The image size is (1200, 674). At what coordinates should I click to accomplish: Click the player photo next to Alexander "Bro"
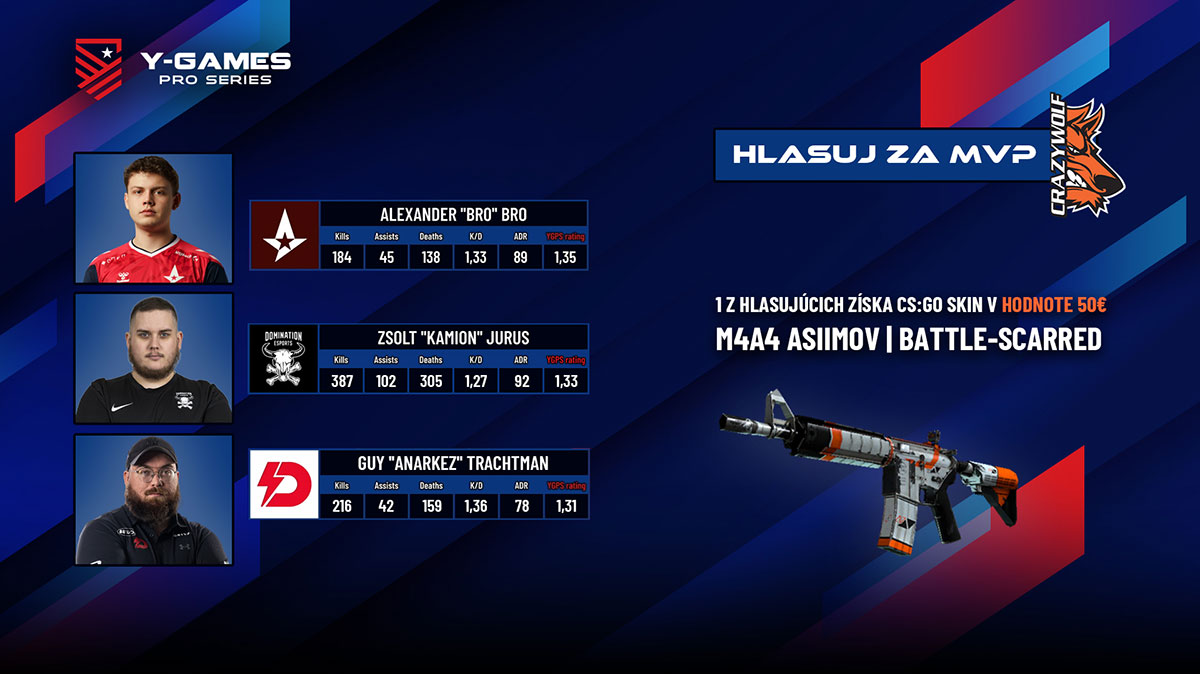click(x=154, y=219)
